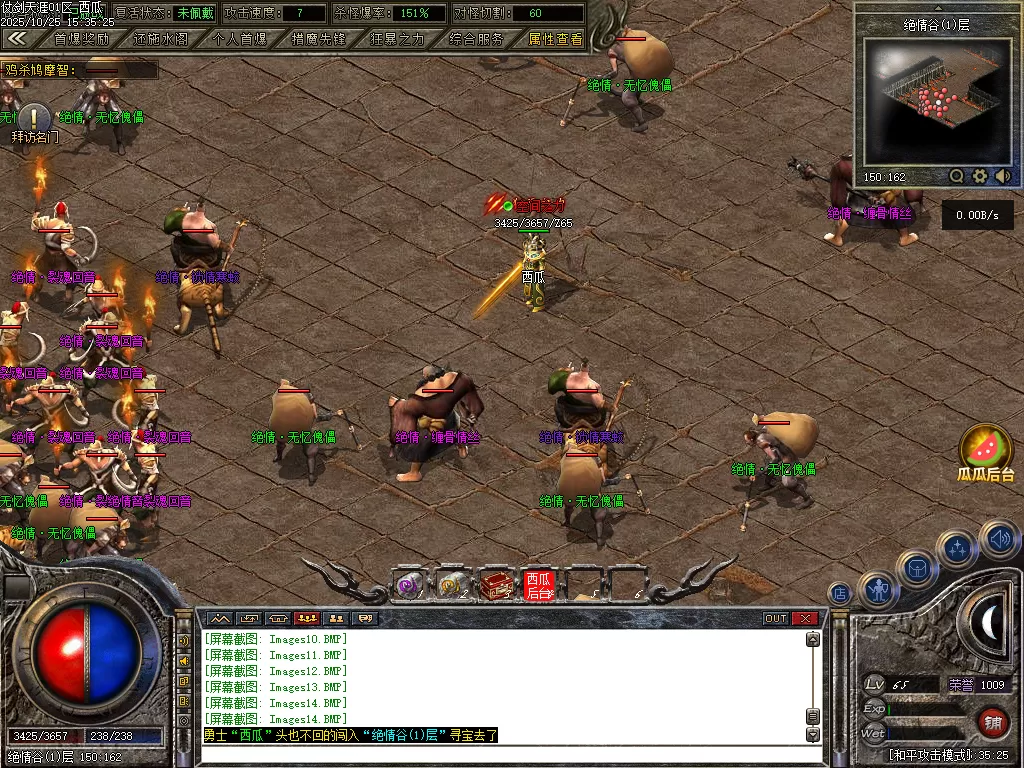1024x768 pixels.
Task: Show the 属性查看 attribute panel
Action: click(555, 39)
